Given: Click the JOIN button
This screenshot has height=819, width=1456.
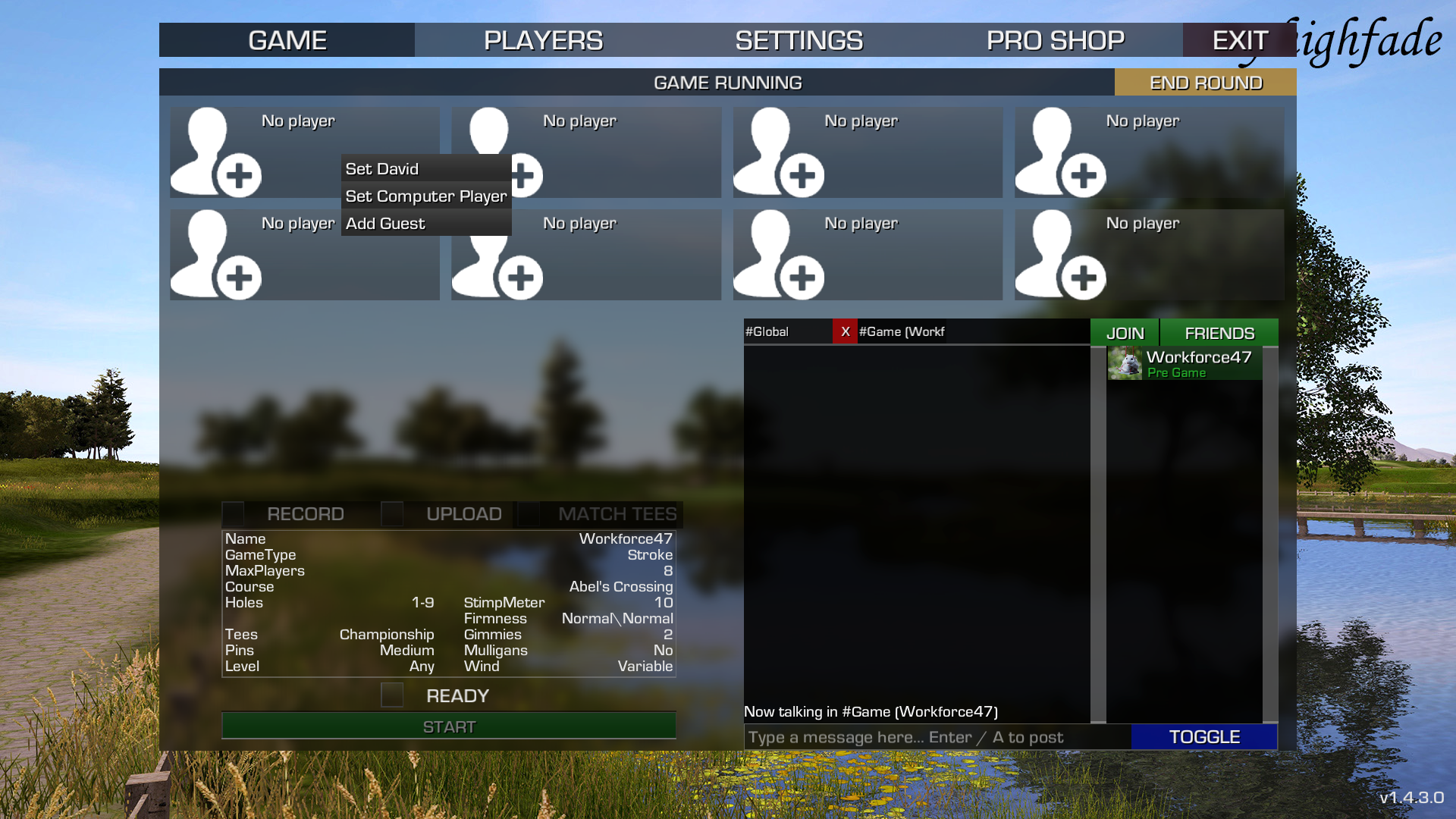Looking at the screenshot, I should click(x=1125, y=333).
